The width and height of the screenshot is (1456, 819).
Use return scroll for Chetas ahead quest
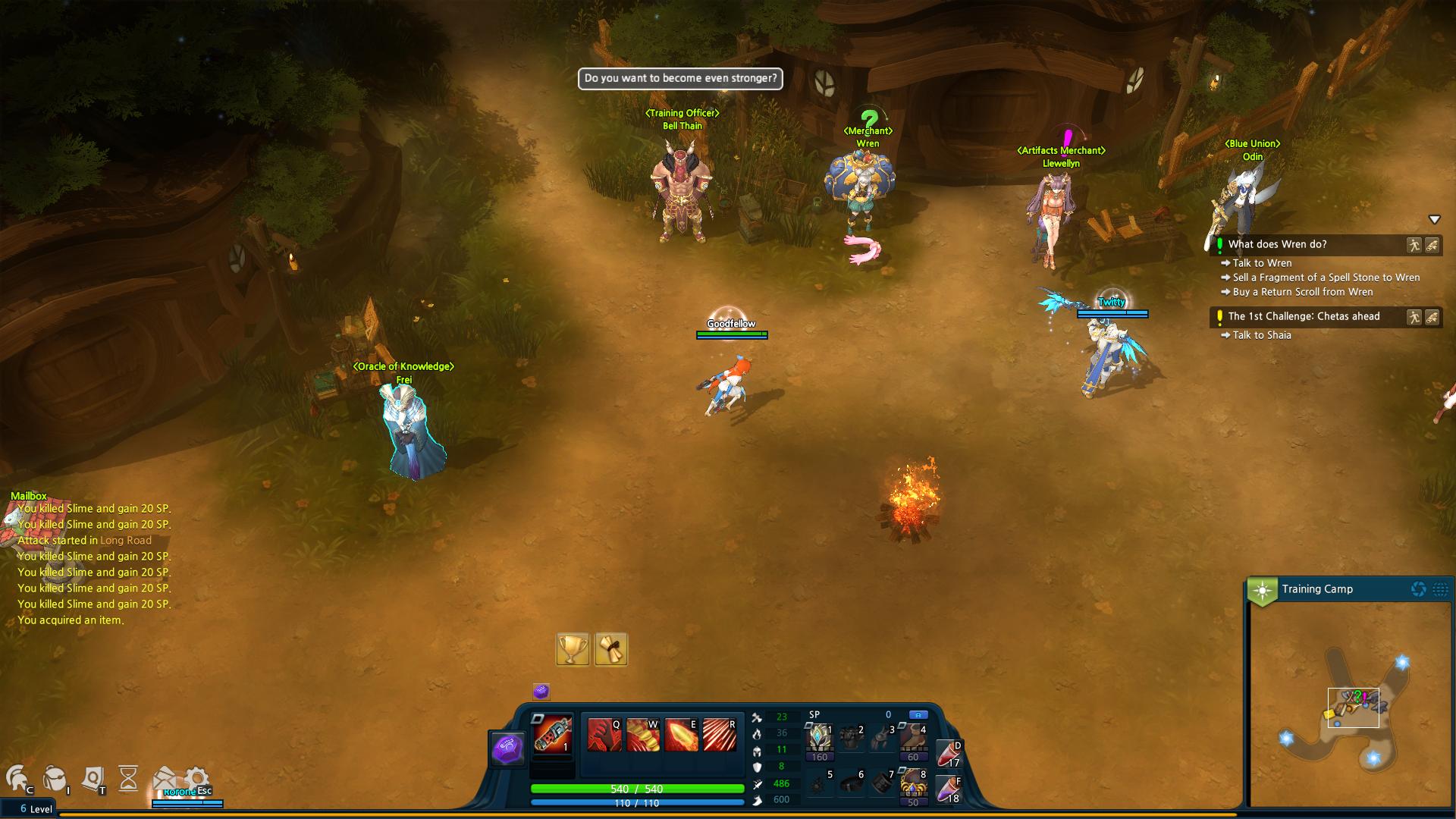tap(1432, 317)
